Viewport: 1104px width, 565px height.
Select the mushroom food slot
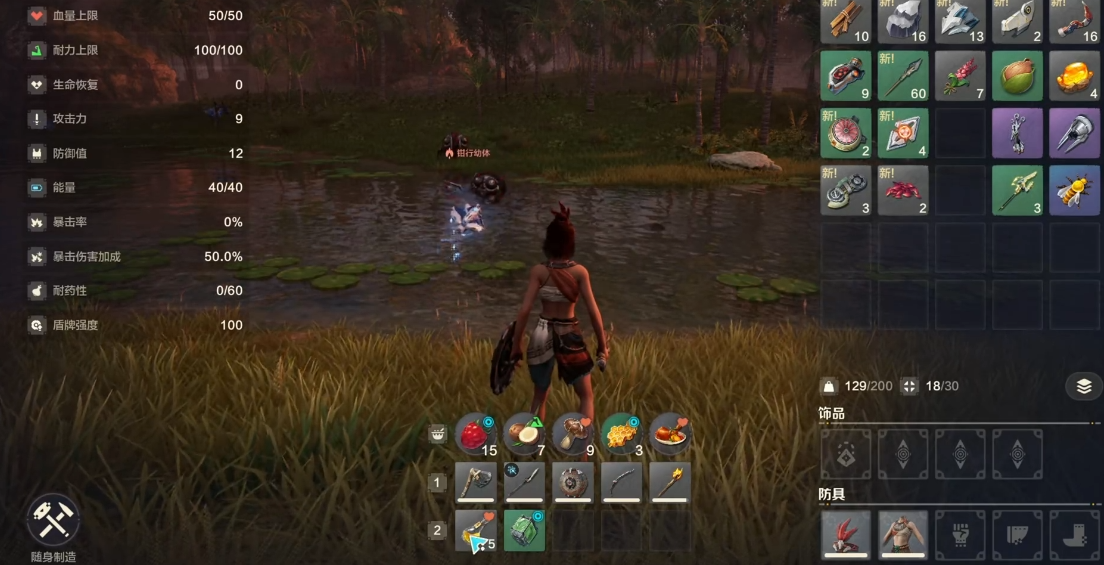click(573, 434)
